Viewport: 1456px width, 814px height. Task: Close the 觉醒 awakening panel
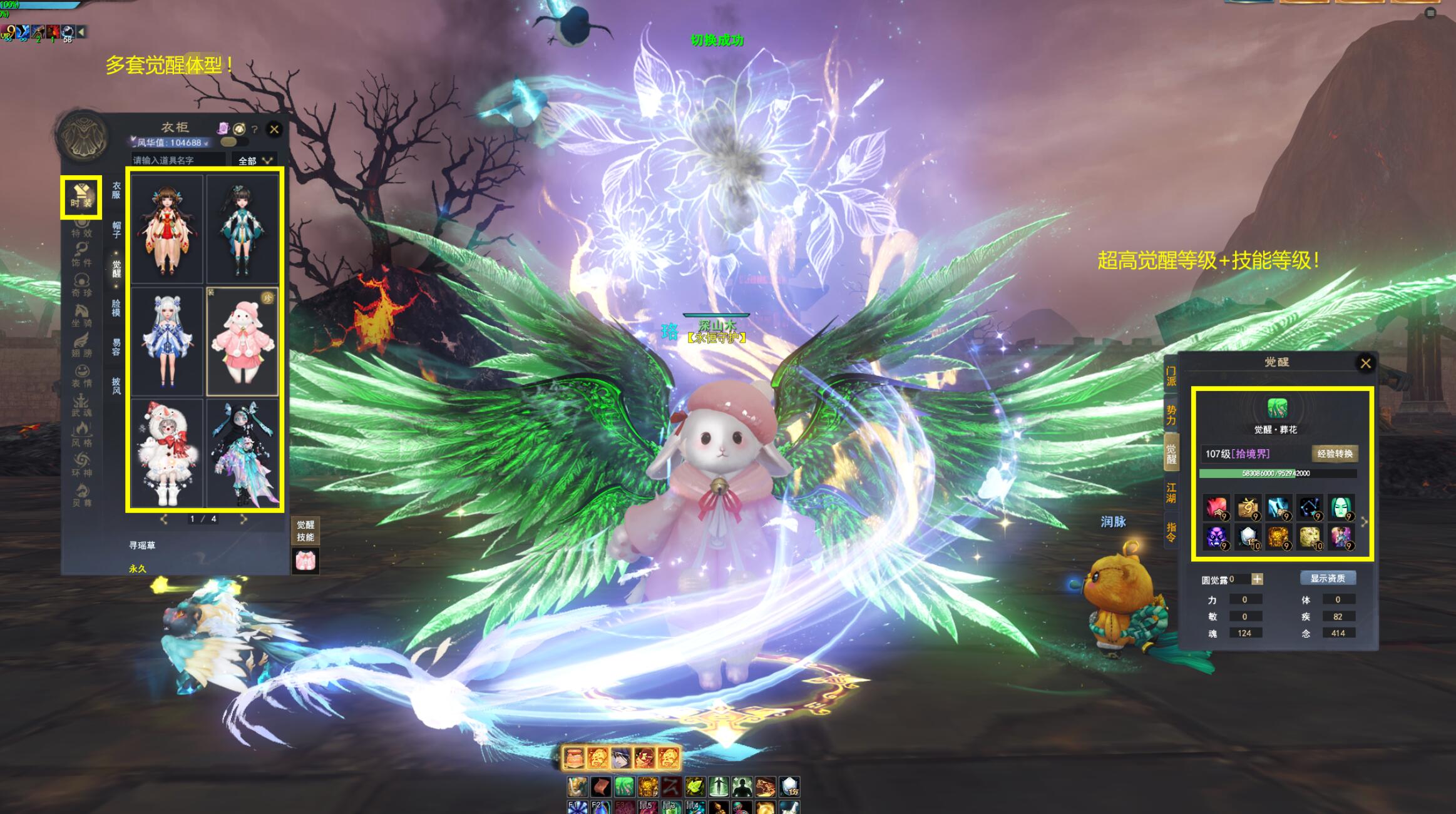point(1365,364)
